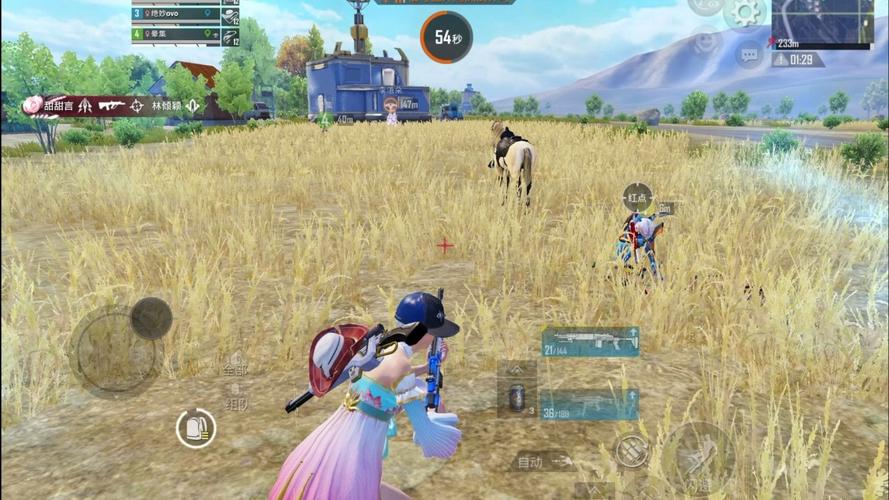The image size is (889, 500).
Task: Tap the ammo bullets reload button
Action: (x=630, y=451)
